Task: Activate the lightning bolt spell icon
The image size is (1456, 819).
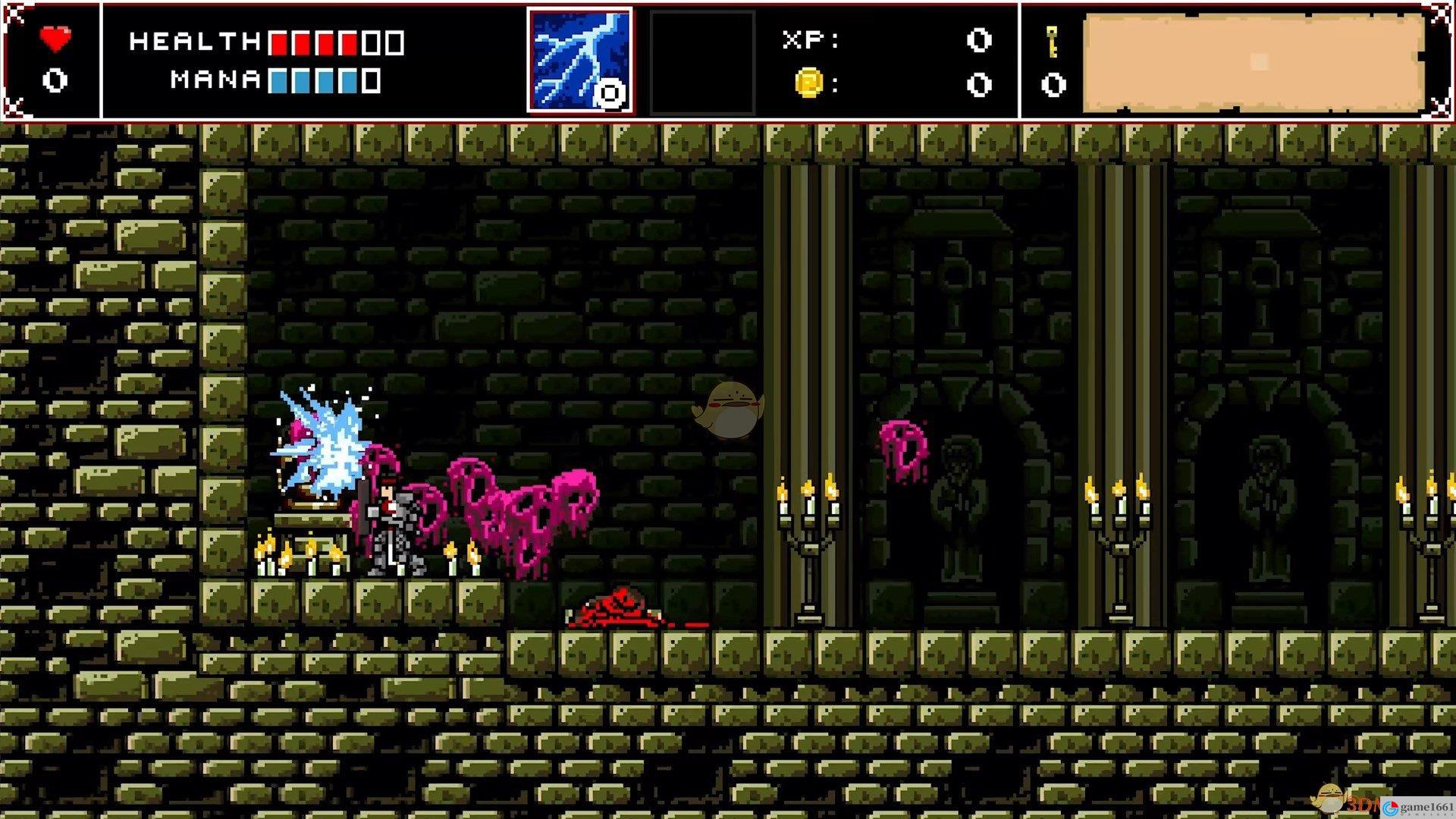Action: [x=579, y=61]
